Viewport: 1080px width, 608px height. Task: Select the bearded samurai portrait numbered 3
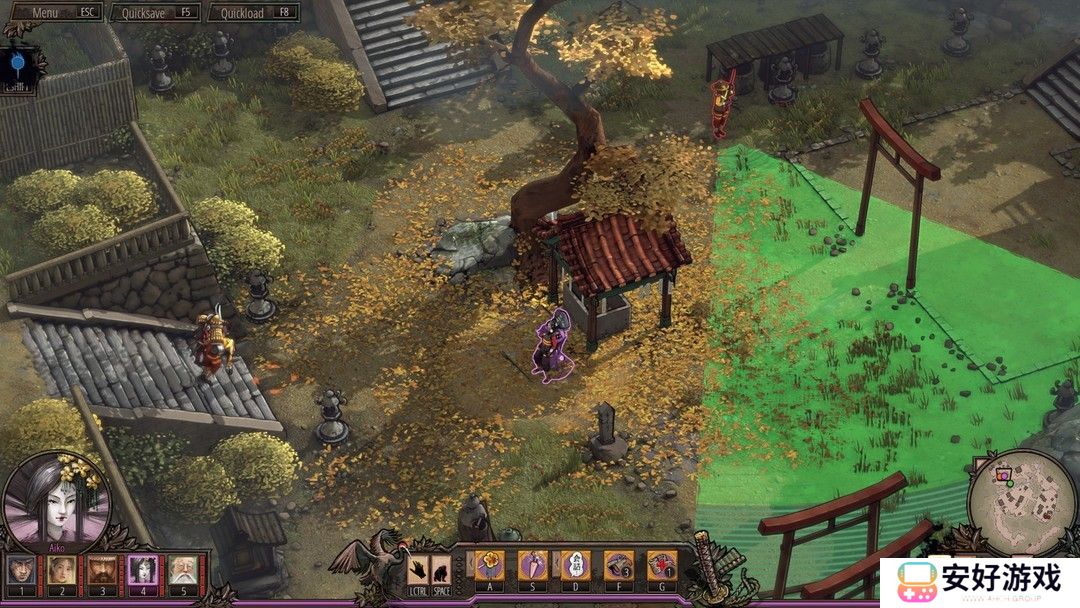pyautogui.click(x=101, y=571)
